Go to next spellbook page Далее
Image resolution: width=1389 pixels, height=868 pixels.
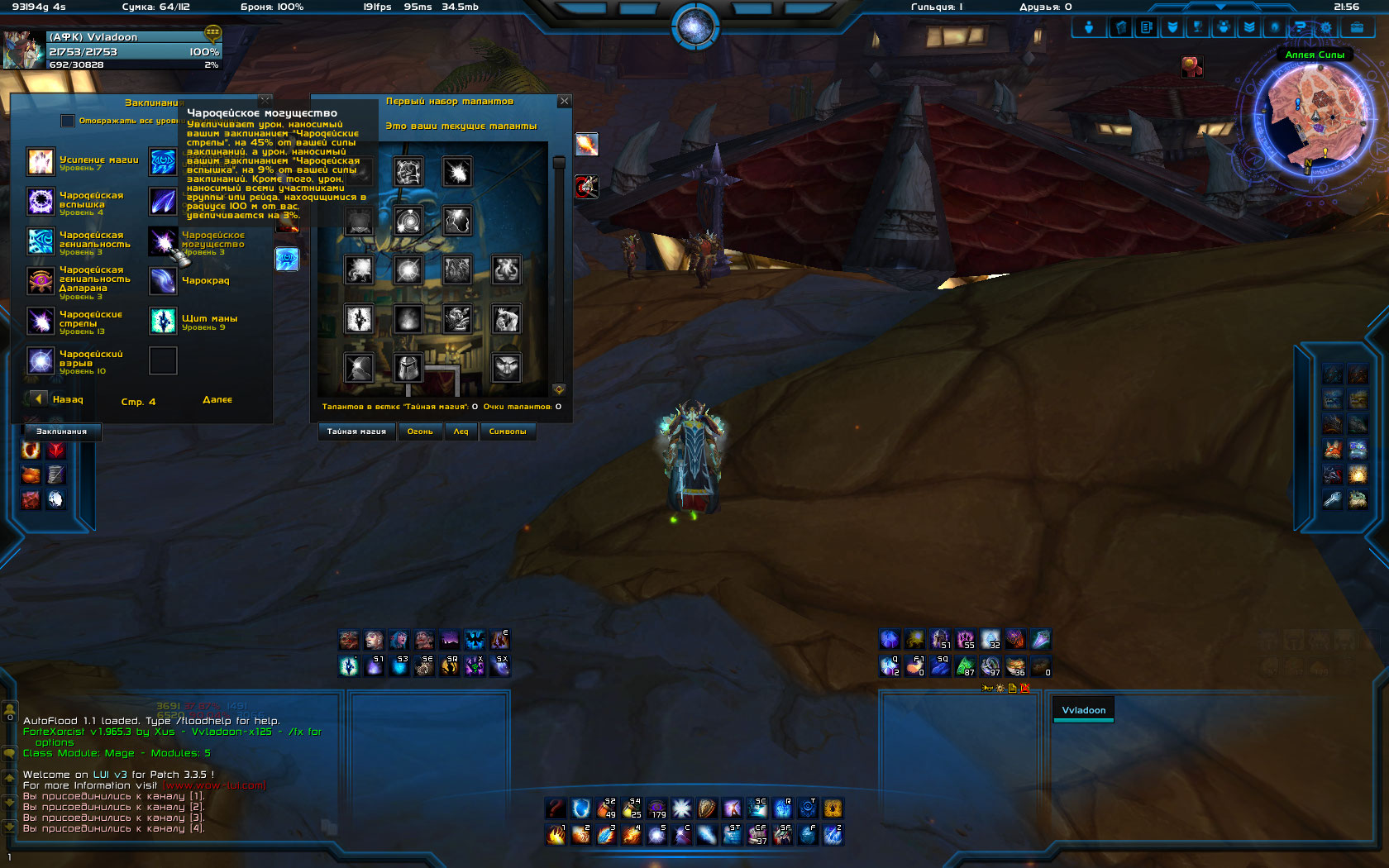point(217,400)
